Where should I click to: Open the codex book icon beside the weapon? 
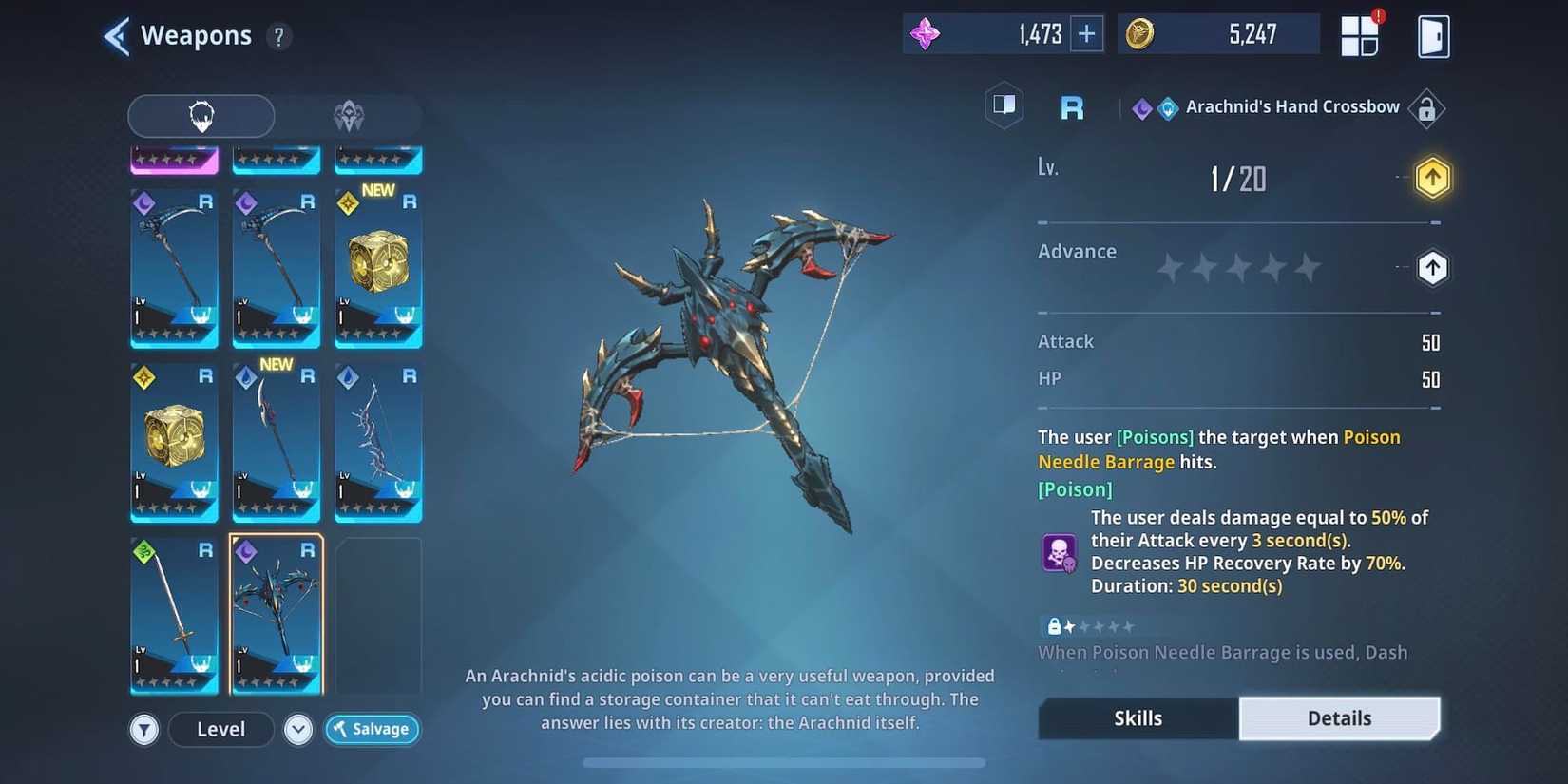(1004, 105)
